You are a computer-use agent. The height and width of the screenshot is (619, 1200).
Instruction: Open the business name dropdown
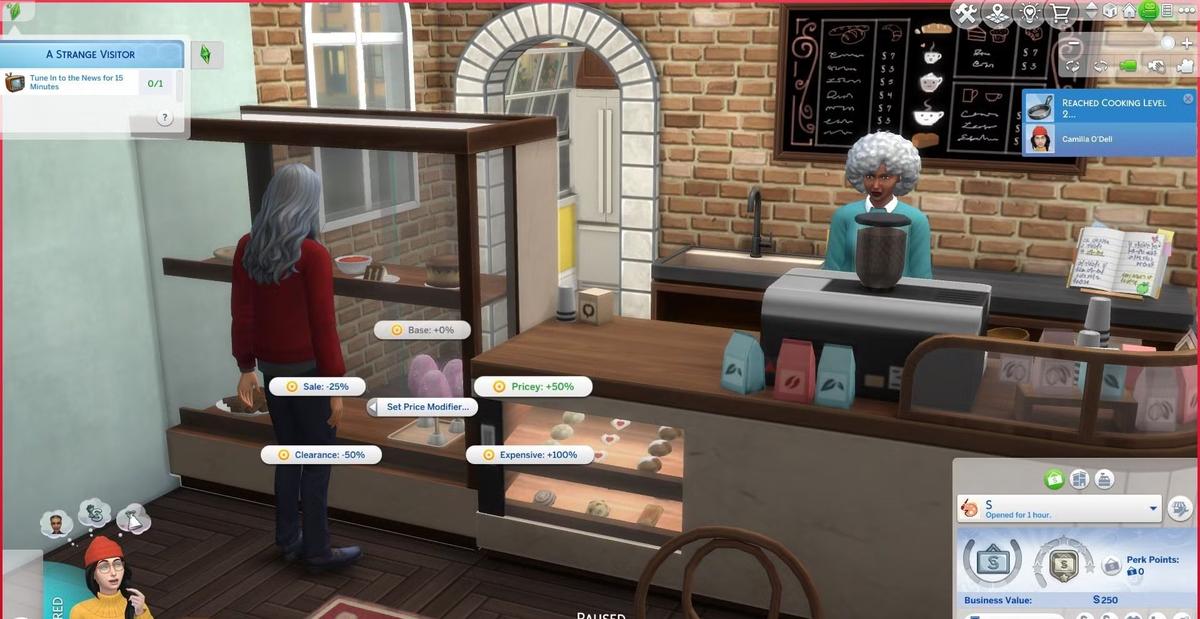pos(1153,508)
